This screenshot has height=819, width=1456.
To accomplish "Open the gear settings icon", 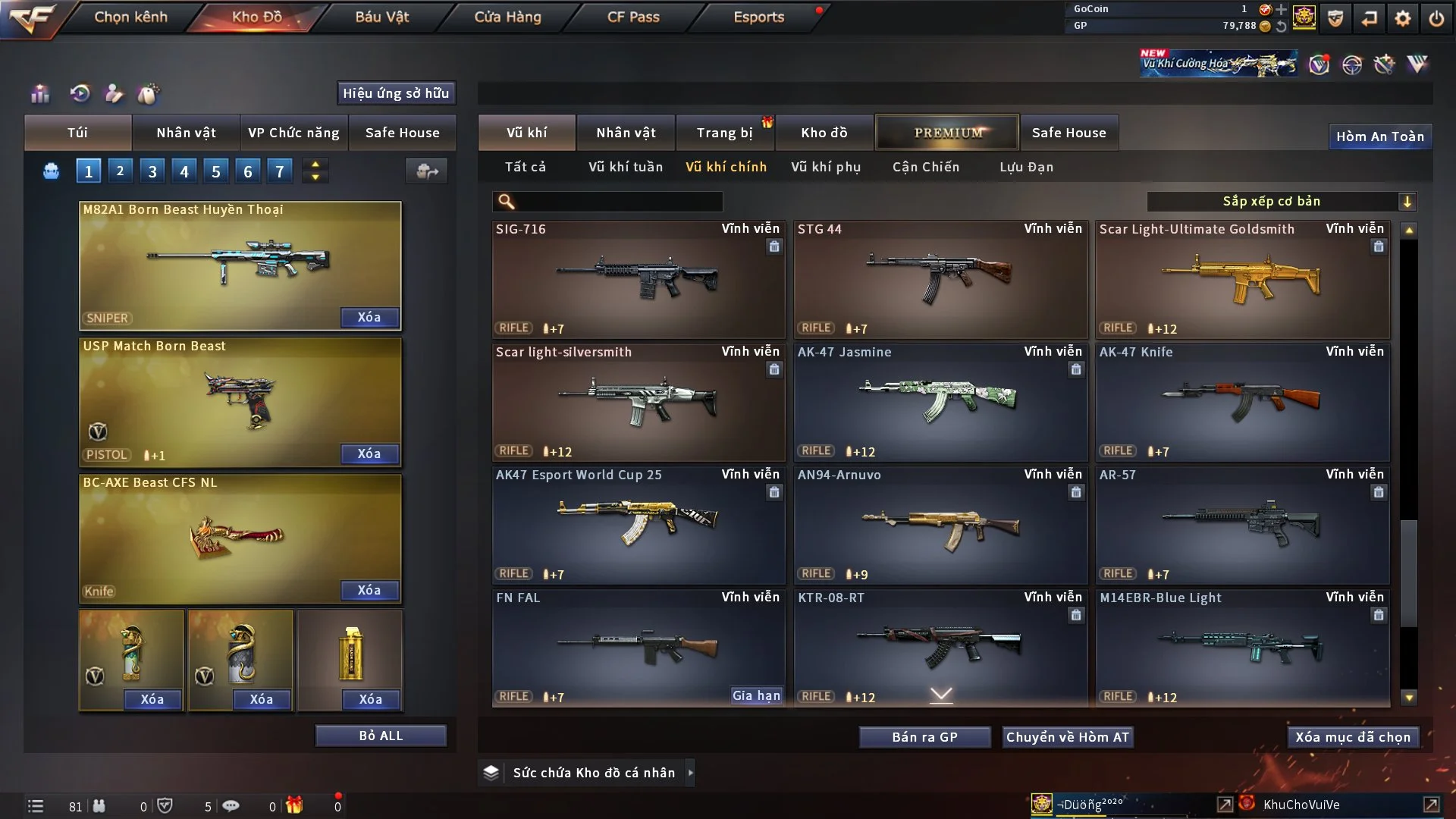I will click(x=1403, y=18).
